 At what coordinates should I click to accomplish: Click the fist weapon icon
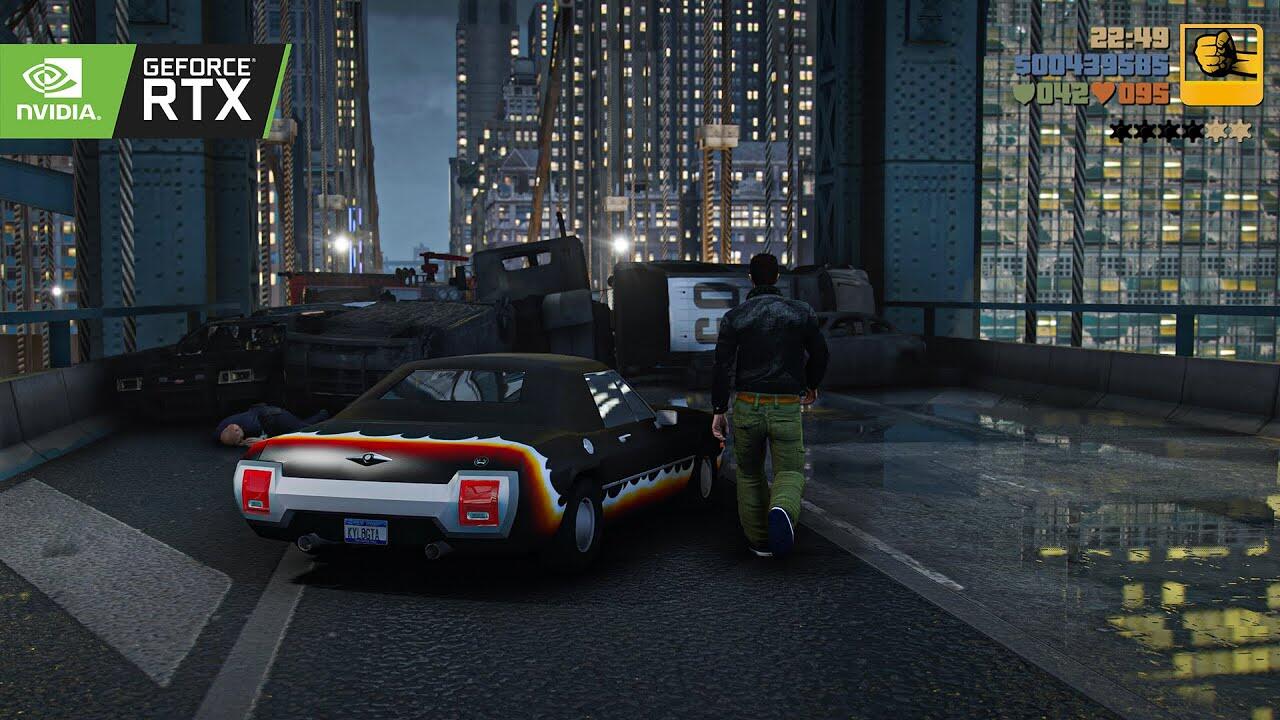click(x=1221, y=65)
